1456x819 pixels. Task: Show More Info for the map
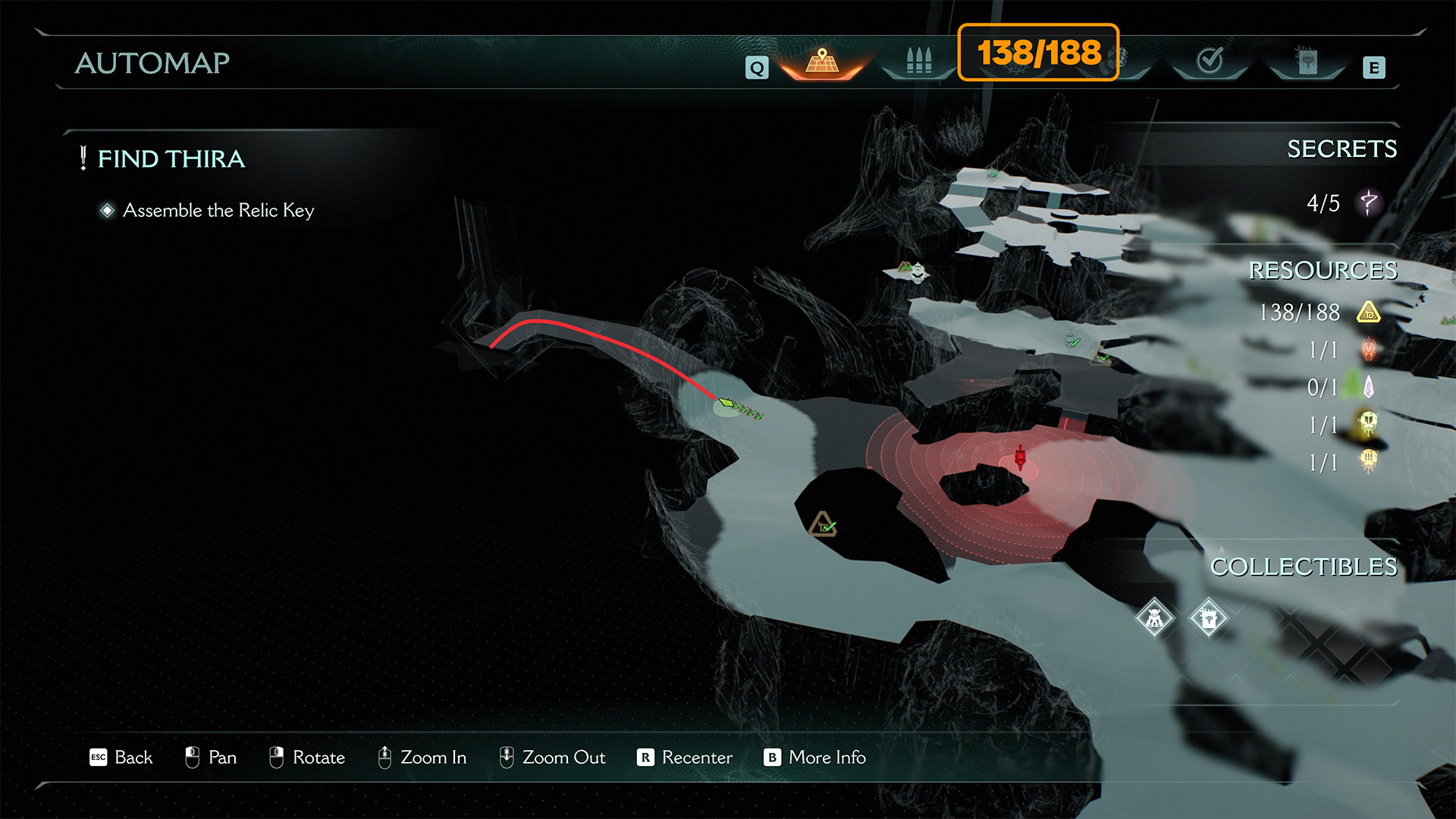tap(815, 758)
